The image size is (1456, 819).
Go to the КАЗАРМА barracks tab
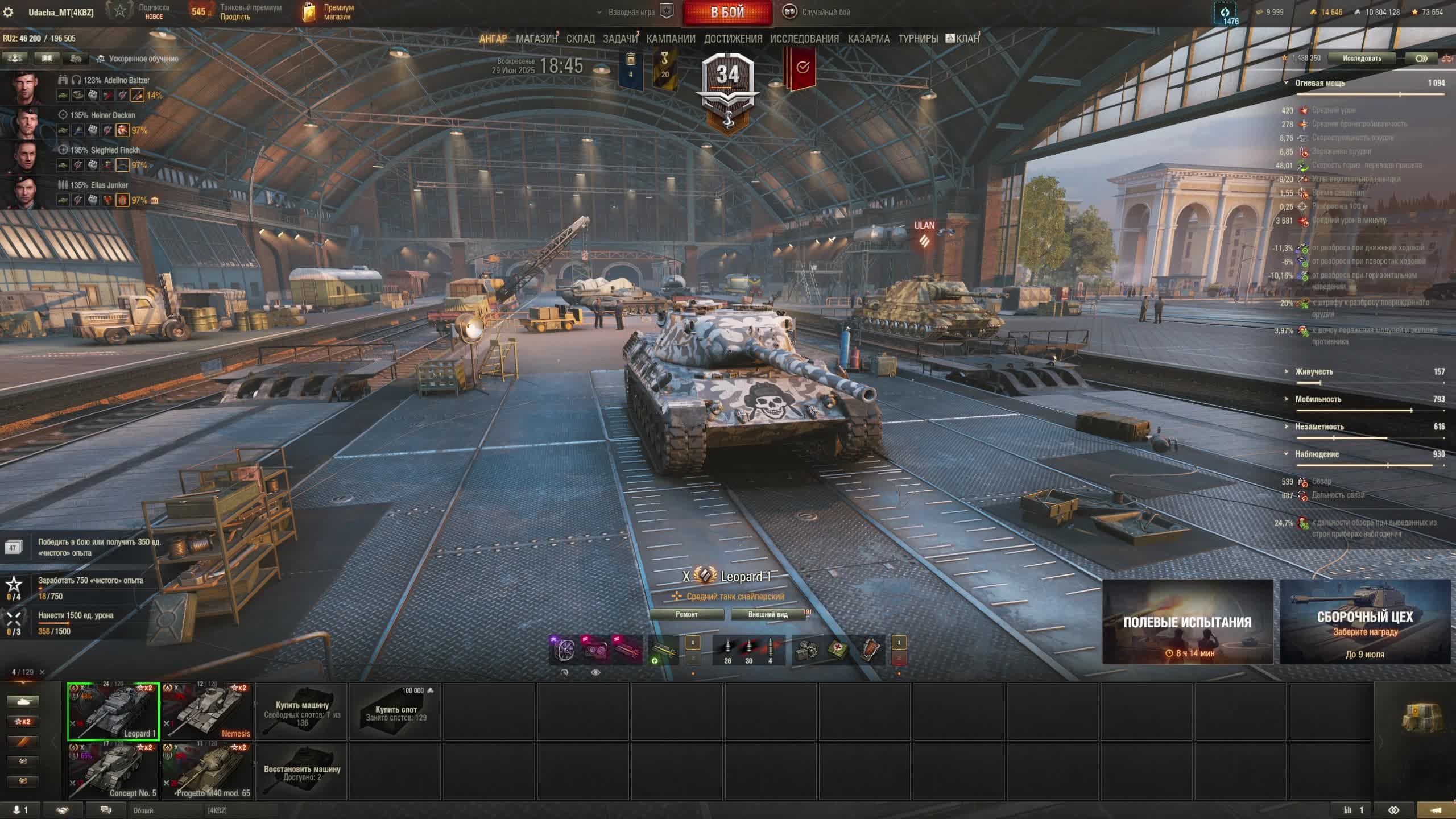coord(868,39)
